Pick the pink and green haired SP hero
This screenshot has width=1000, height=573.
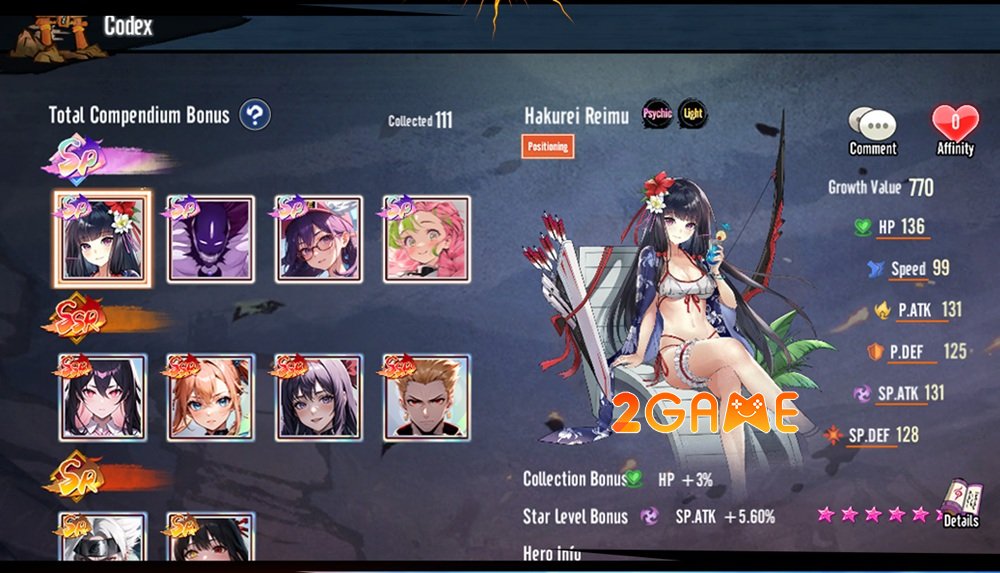click(427, 239)
